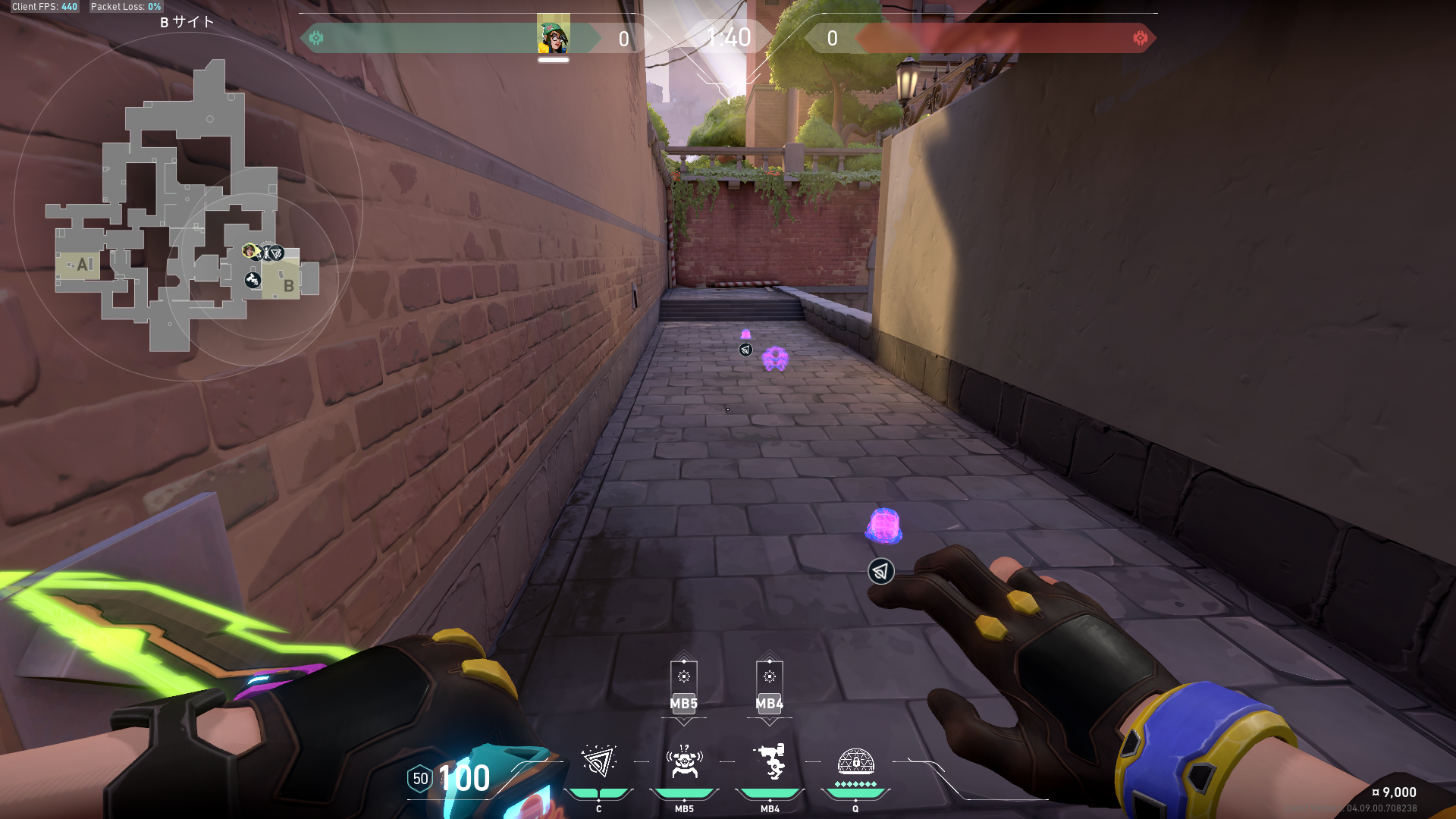Select the red team emblem
The image size is (1456, 819).
[1140, 38]
